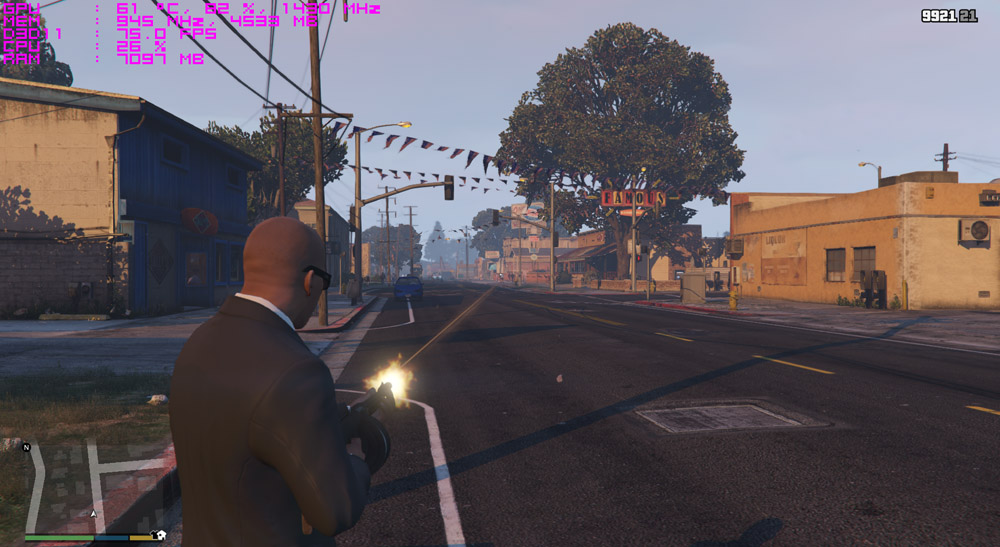
Task: Click the north compass marker on the minimap
Action: pyautogui.click(x=27, y=447)
